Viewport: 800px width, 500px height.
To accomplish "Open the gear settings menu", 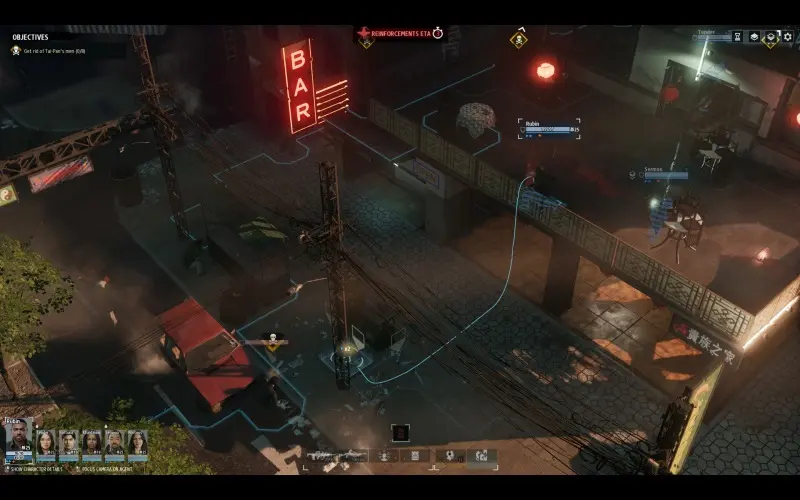I will [787, 37].
